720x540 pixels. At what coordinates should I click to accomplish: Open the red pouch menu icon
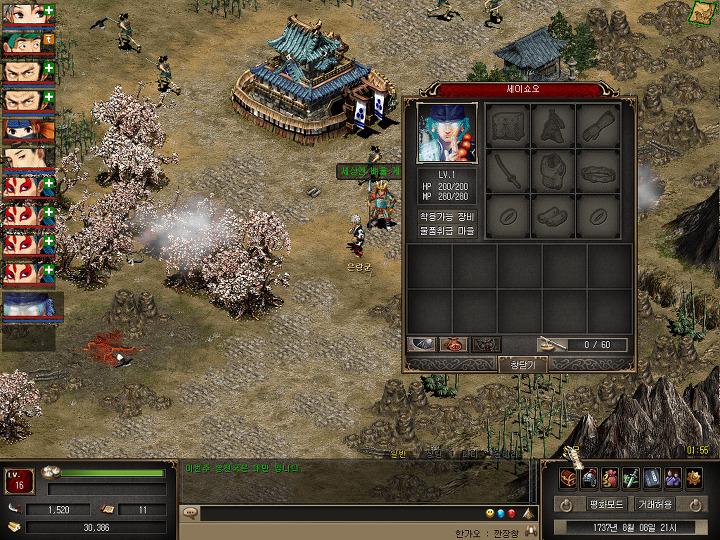(609, 478)
